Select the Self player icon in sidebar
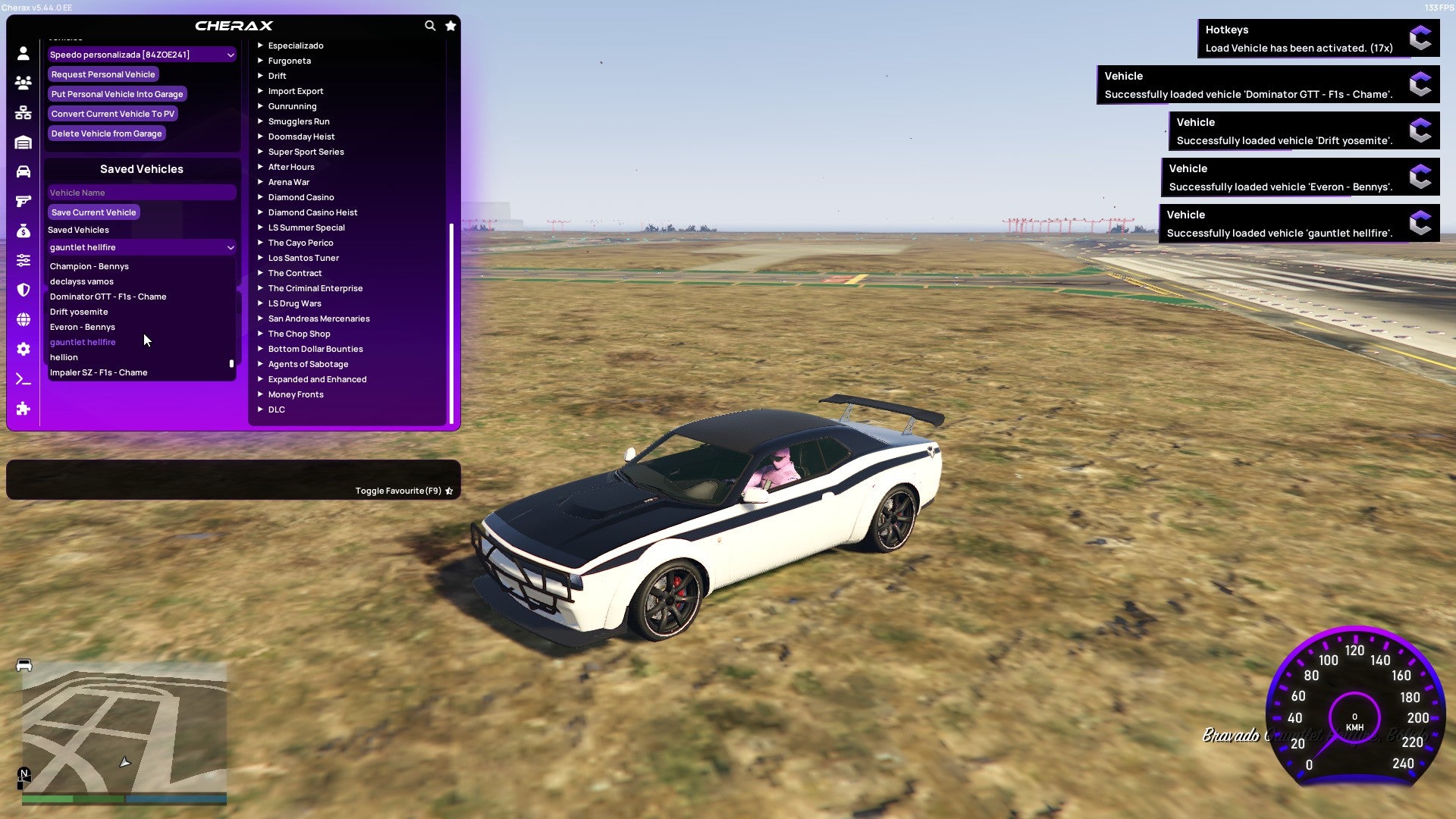 pyautogui.click(x=23, y=52)
